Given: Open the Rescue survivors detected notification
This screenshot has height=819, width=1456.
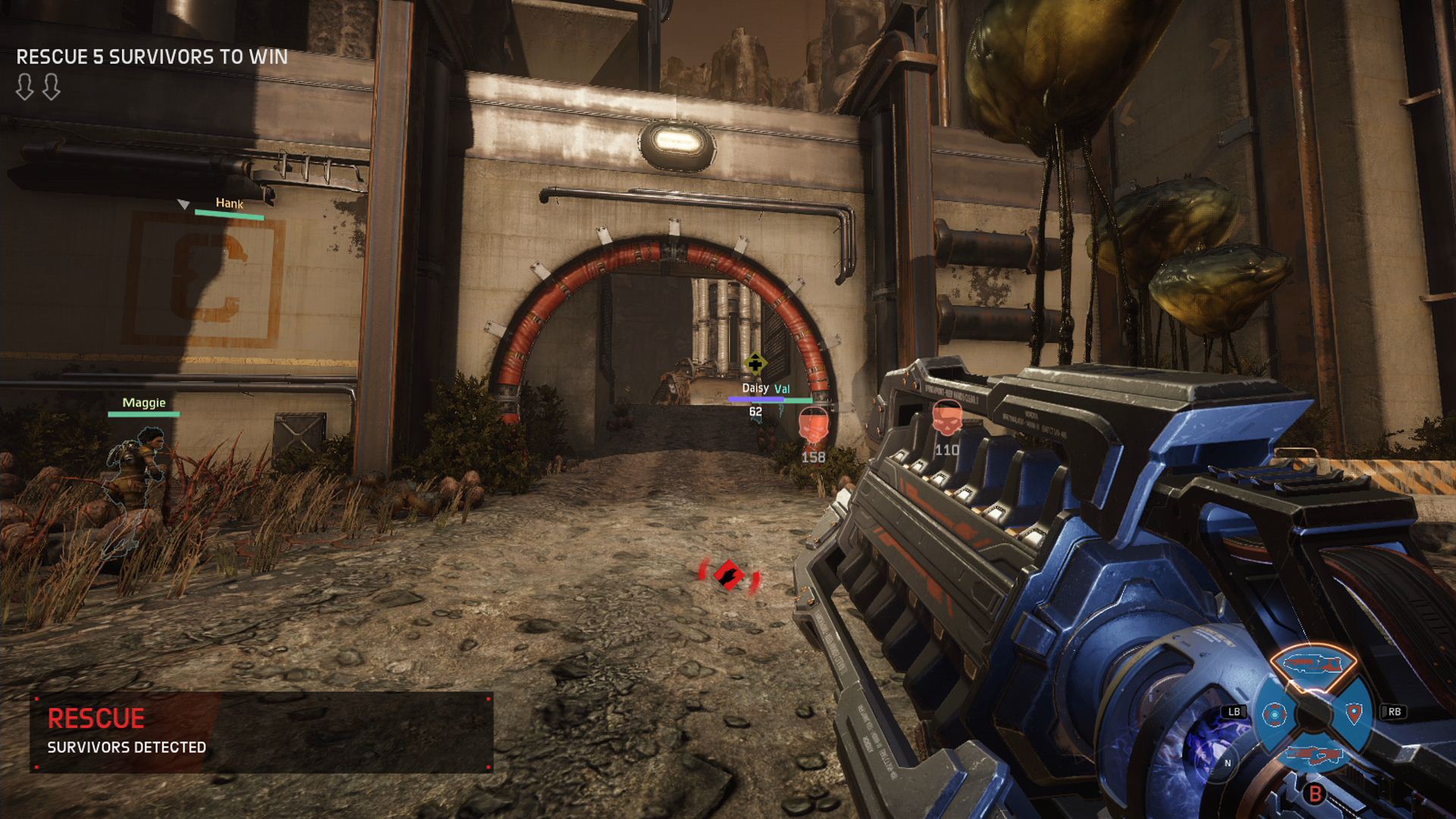Looking at the screenshot, I should pyautogui.click(x=262, y=732).
